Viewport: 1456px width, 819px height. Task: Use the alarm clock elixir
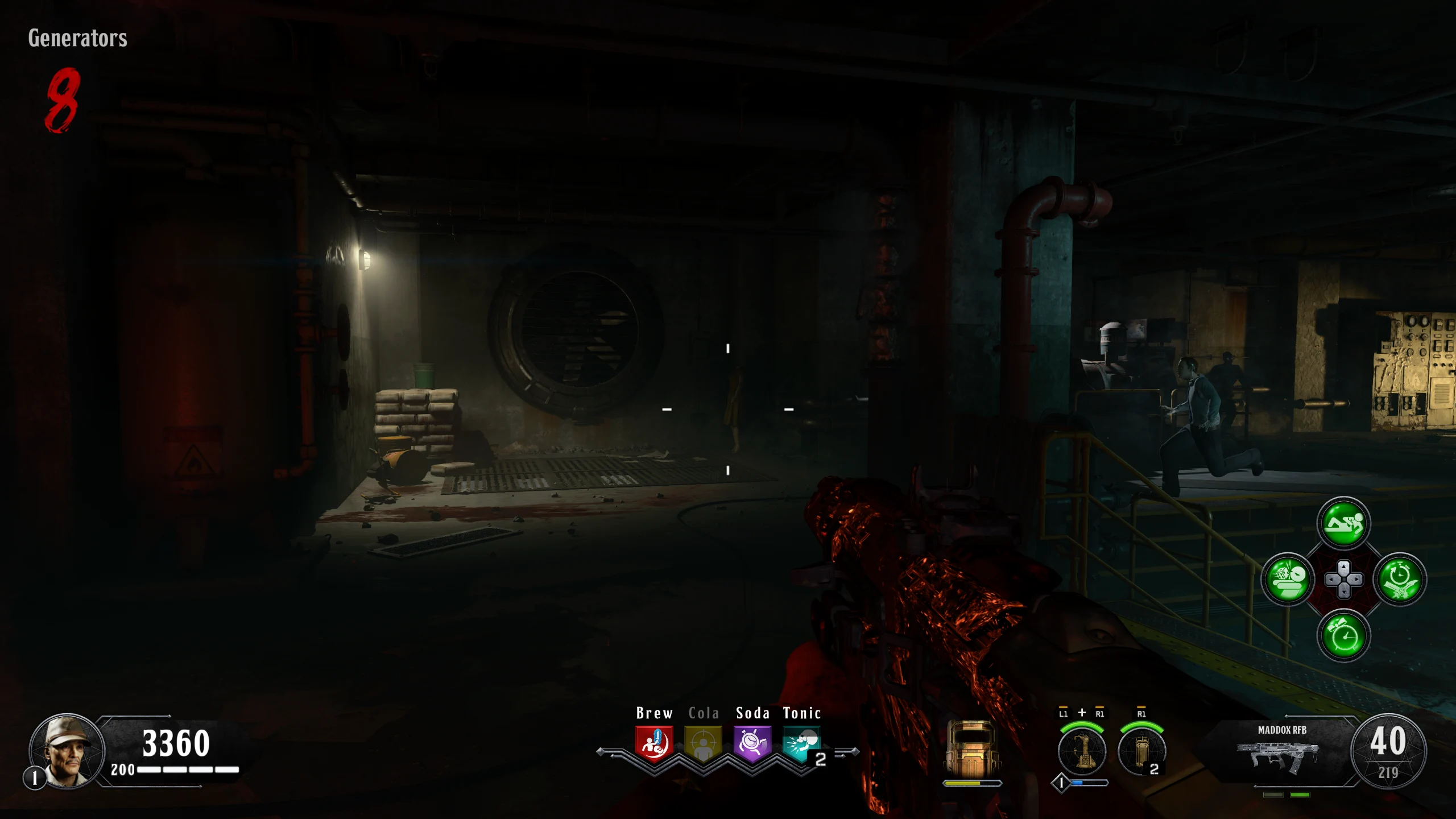1343,635
